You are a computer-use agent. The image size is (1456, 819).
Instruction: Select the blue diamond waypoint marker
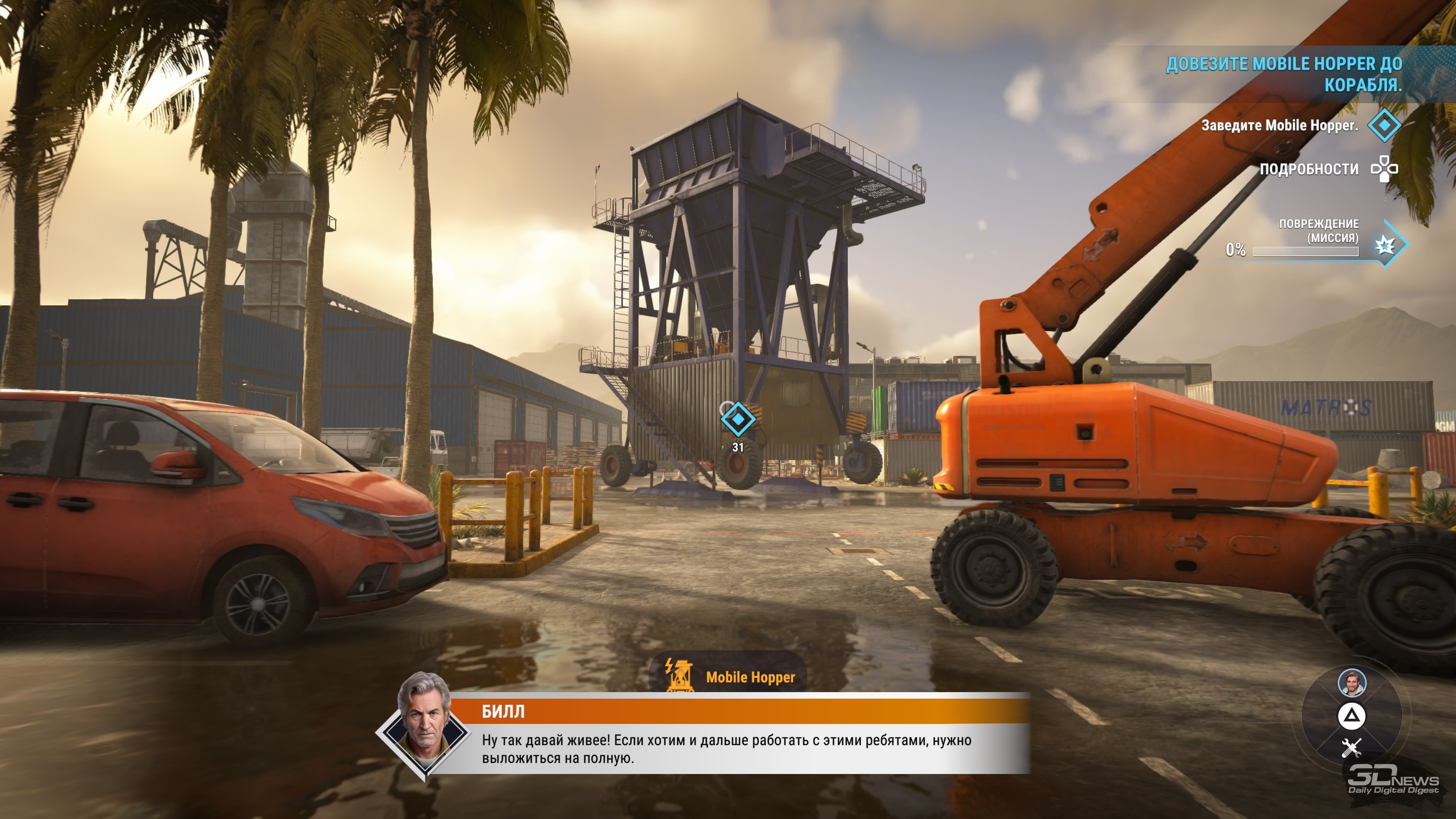tap(737, 419)
